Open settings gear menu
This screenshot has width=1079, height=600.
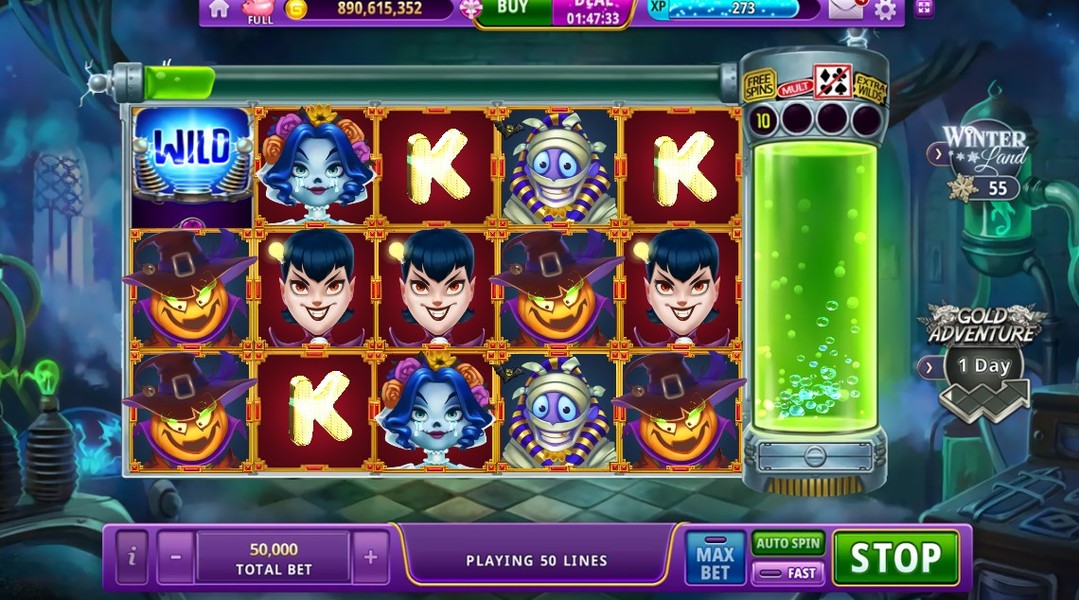coord(885,10)
